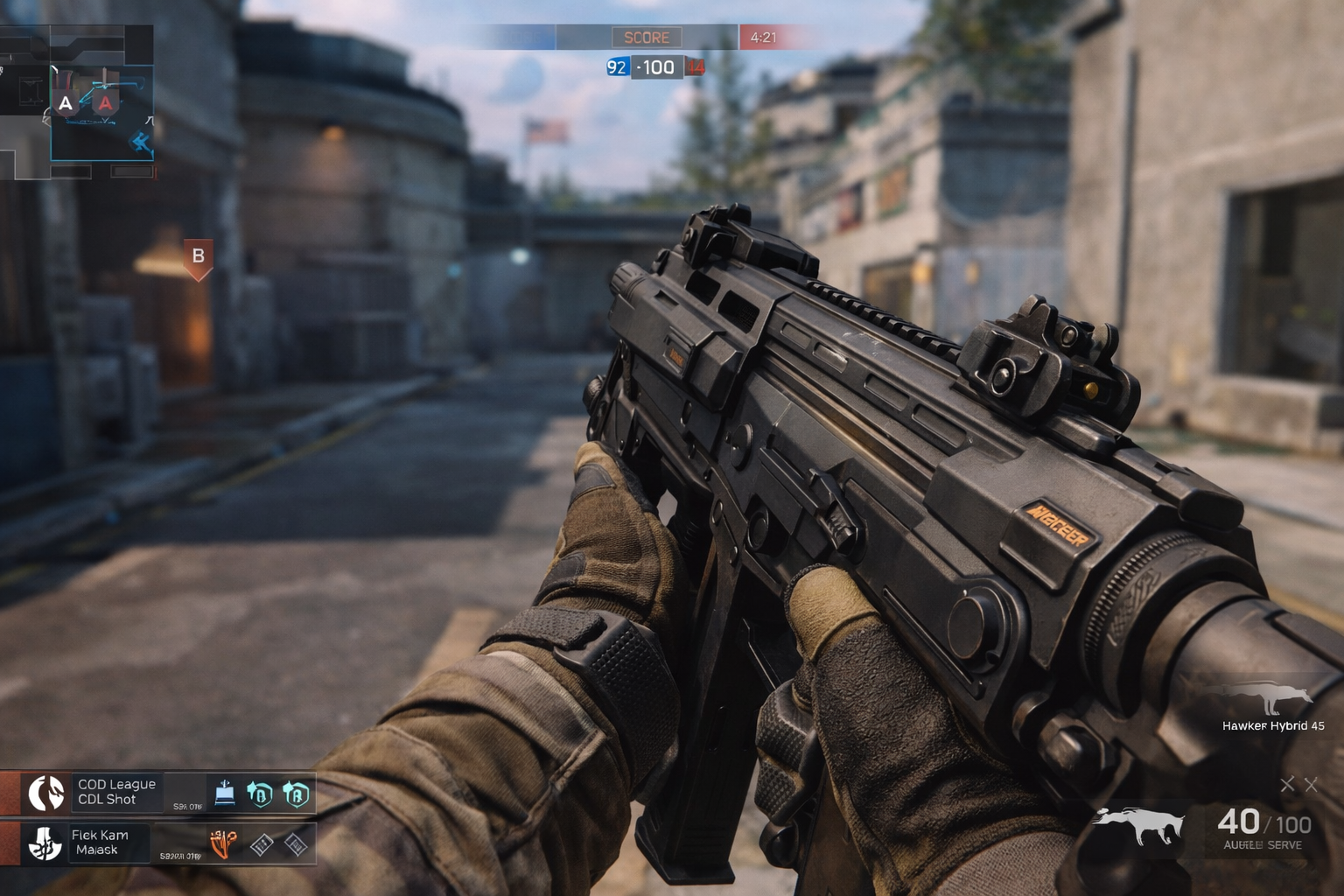Click the Flek Kam Majask round emblem

[x=45, y=843]
